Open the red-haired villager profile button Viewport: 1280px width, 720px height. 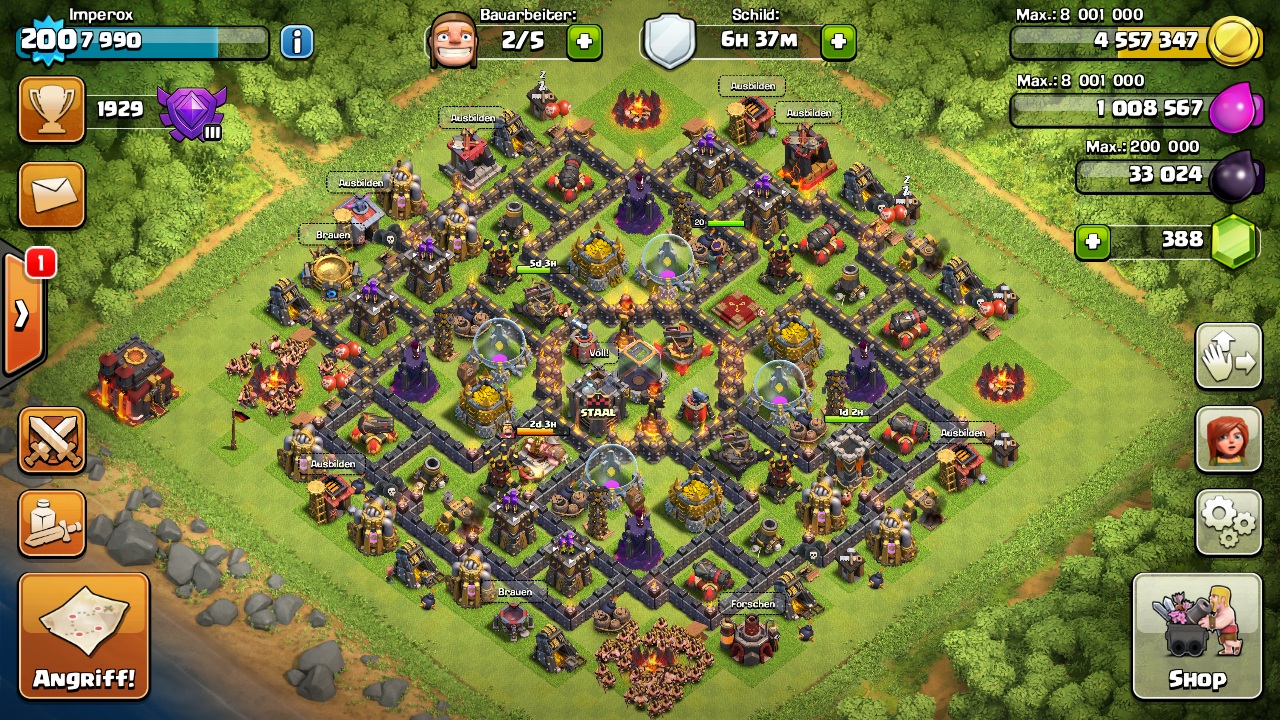[1228, 440]
